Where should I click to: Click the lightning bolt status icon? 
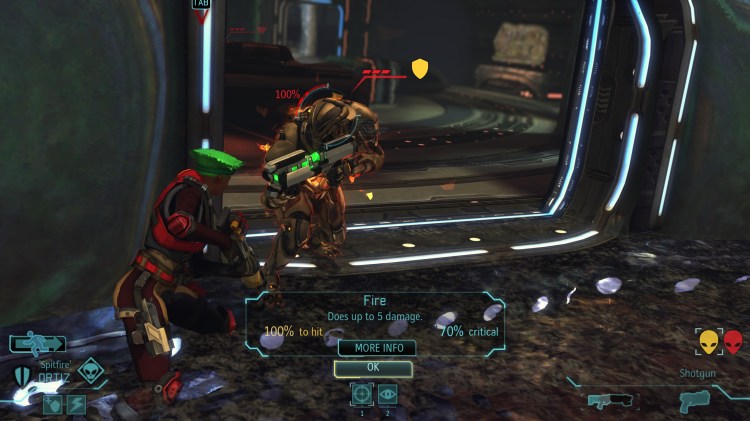(x=76, y=405)
